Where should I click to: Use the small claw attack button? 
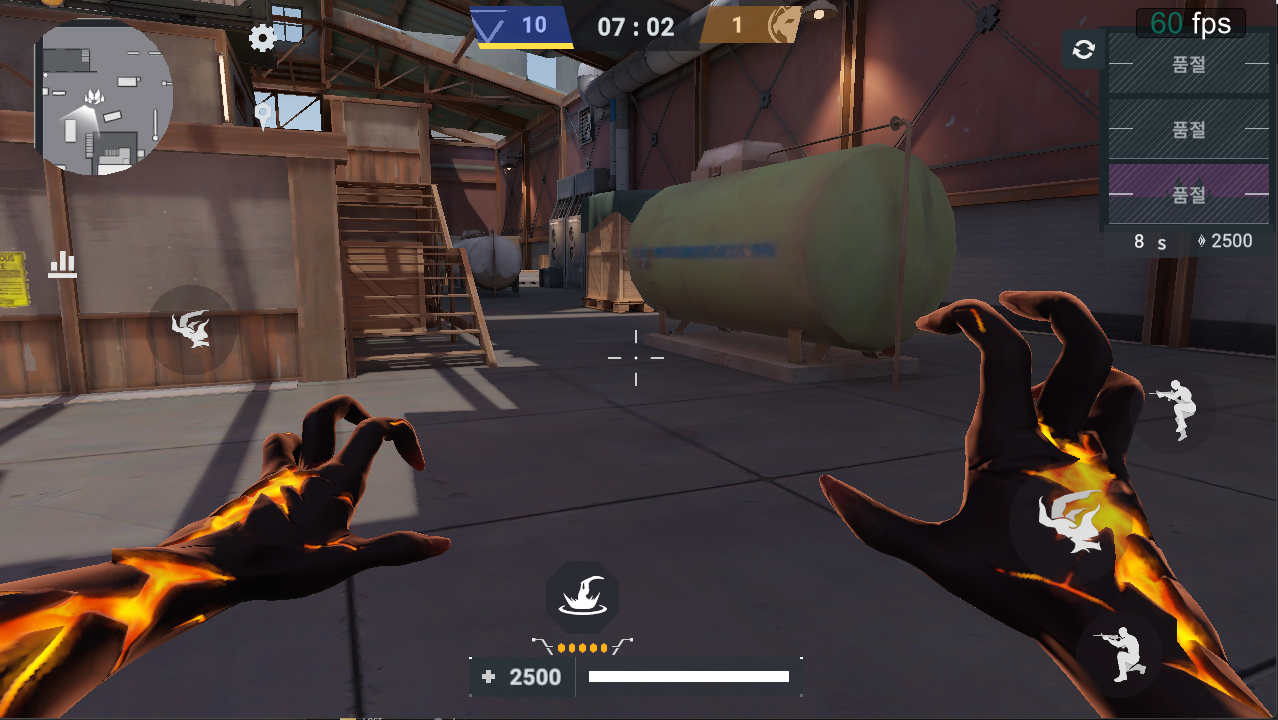(x=191, y=329)
